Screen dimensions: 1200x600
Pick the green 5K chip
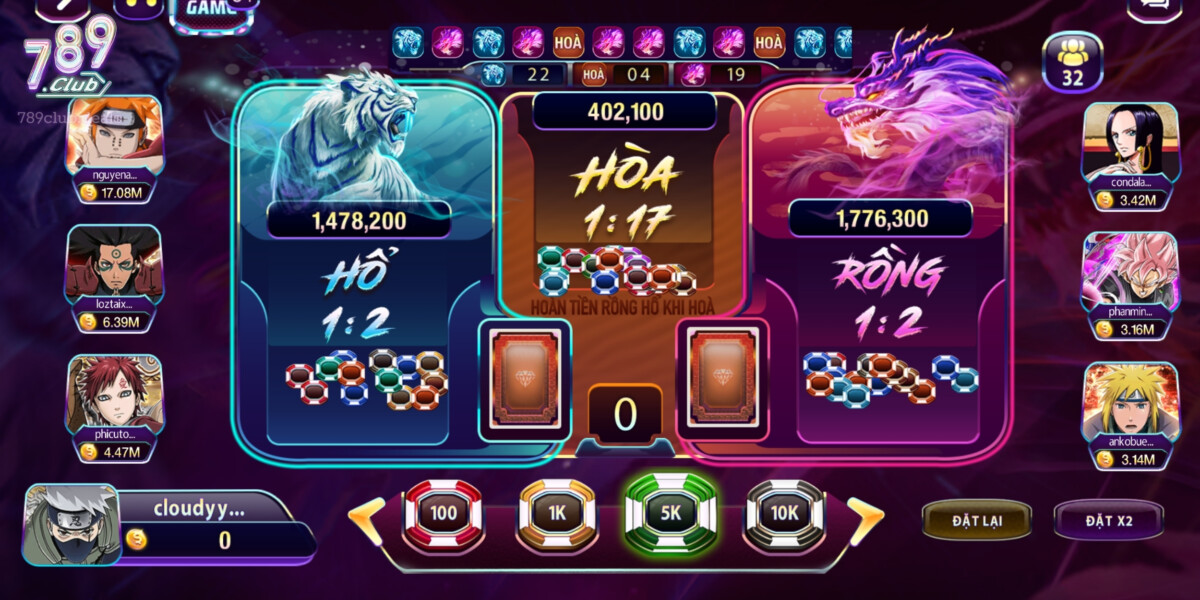670,514
